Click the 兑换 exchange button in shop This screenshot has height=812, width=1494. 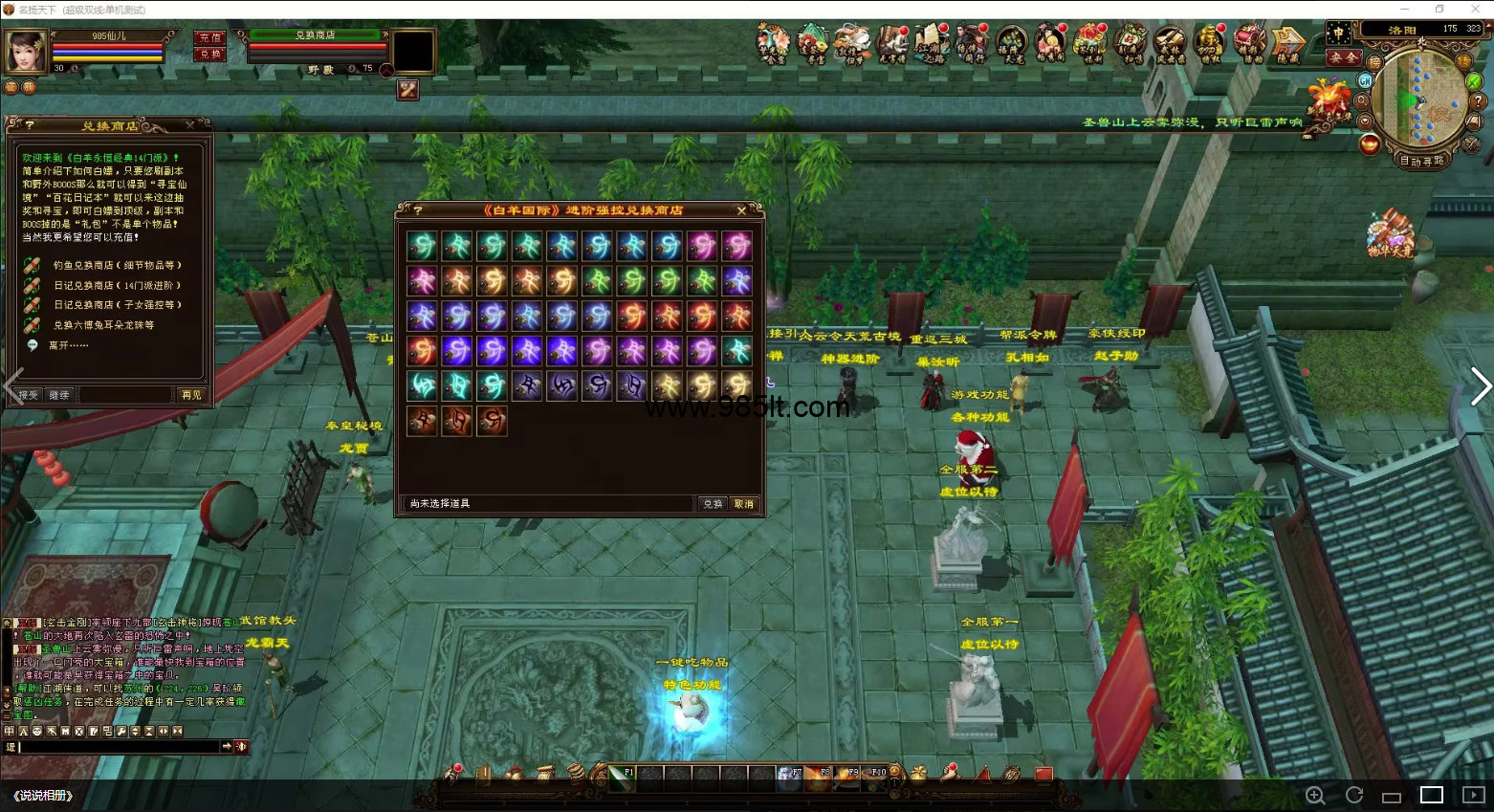(713, 503)
